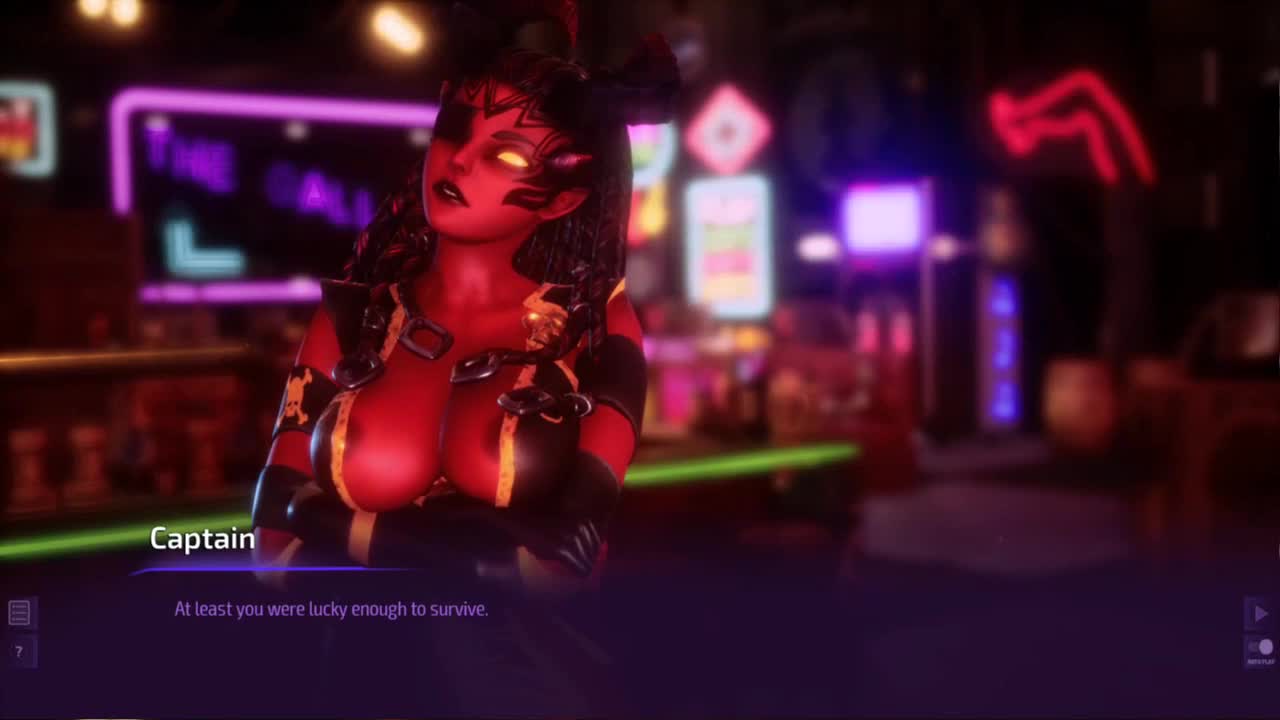
Task: Toggle the Auto Play switch
Action: (1260, 648)
